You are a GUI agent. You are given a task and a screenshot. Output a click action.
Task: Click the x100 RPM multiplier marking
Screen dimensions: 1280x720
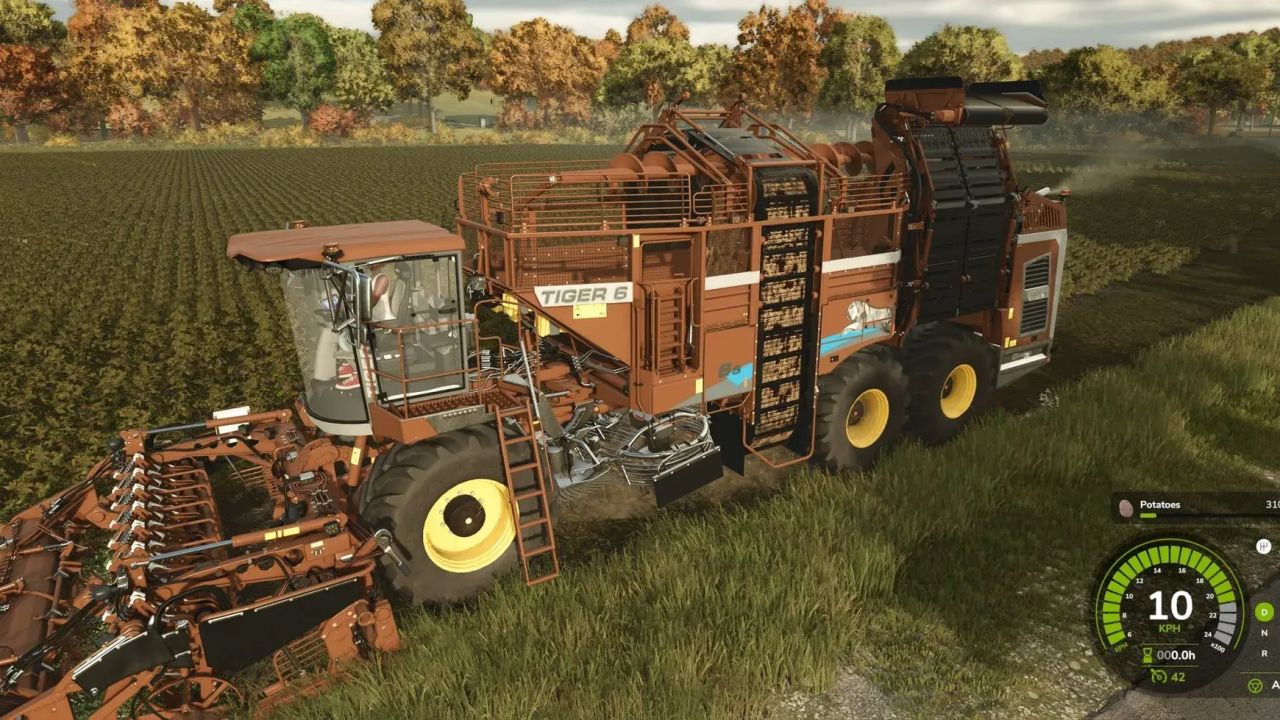click(x=1218, y=645)
